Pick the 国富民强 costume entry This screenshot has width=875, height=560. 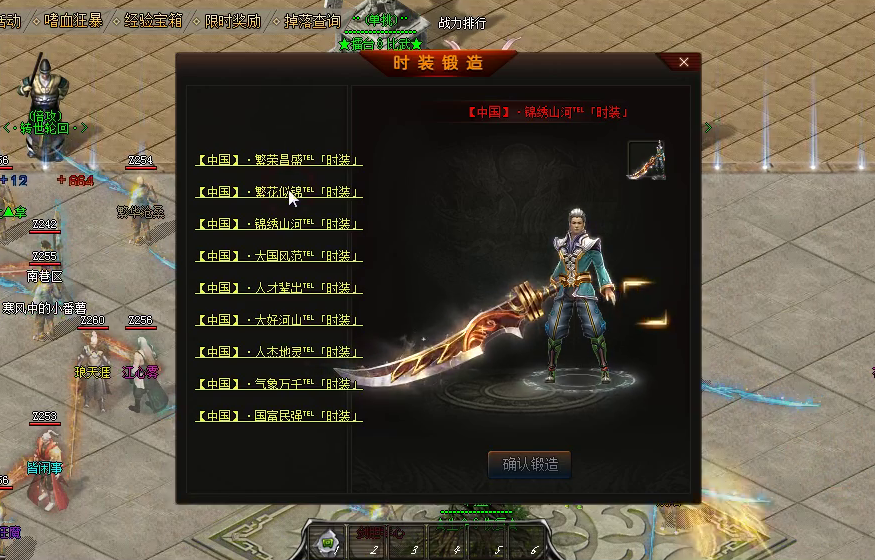[278, 416]
